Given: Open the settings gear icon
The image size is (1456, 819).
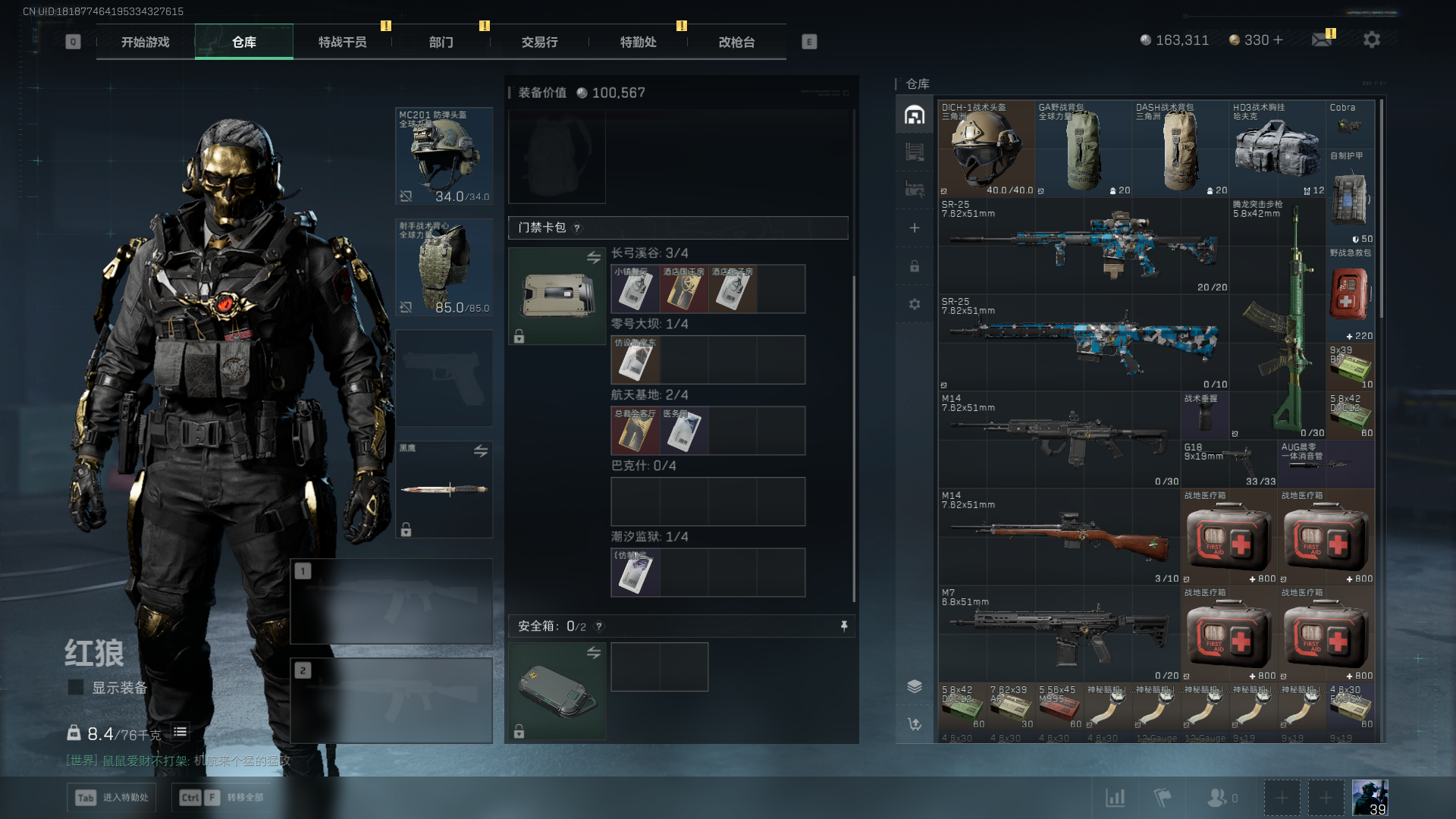Looking at the screenshot, I should click(x=1371, y=39).
